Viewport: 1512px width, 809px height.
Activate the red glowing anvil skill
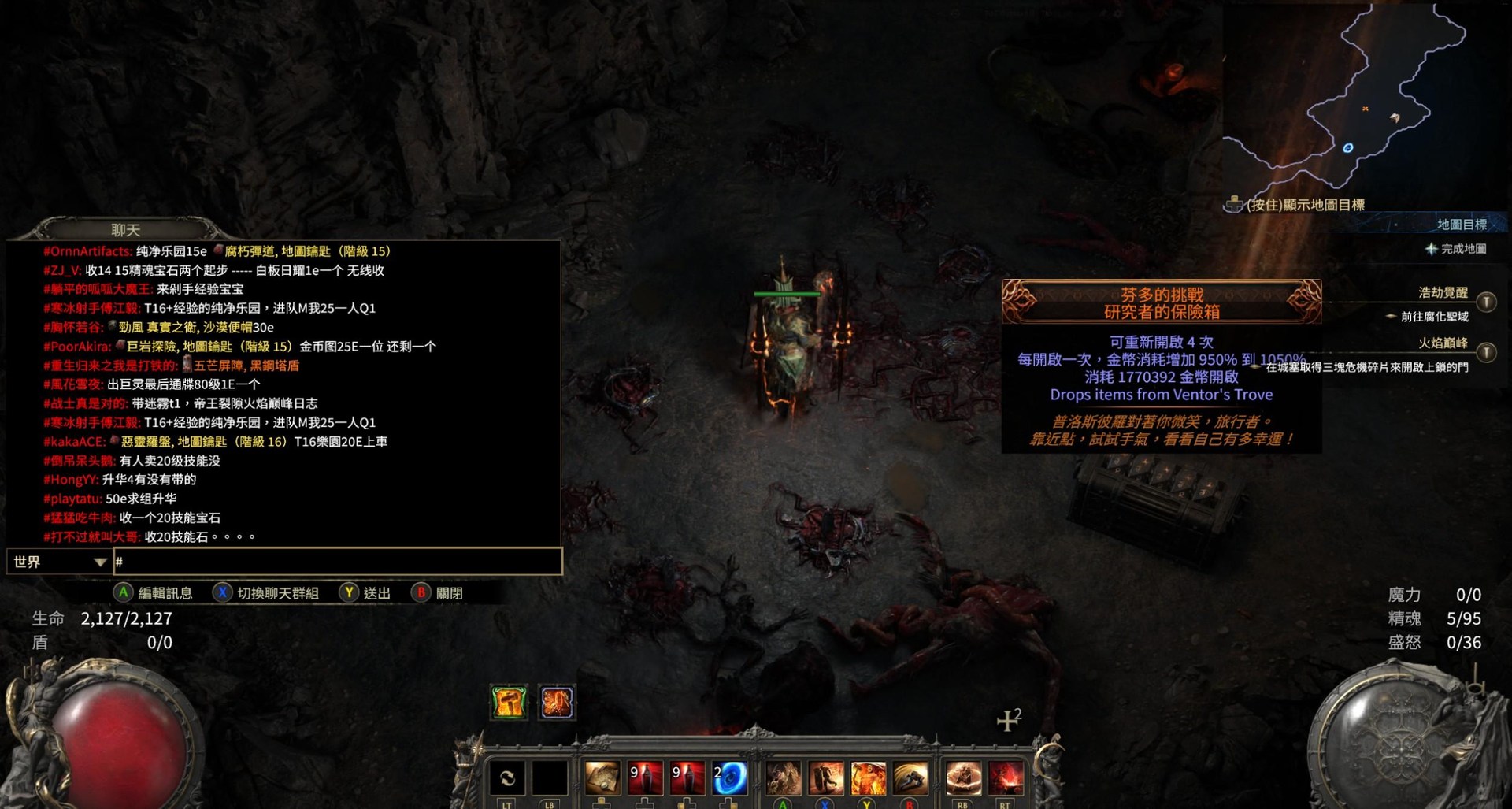point(1006,778)
